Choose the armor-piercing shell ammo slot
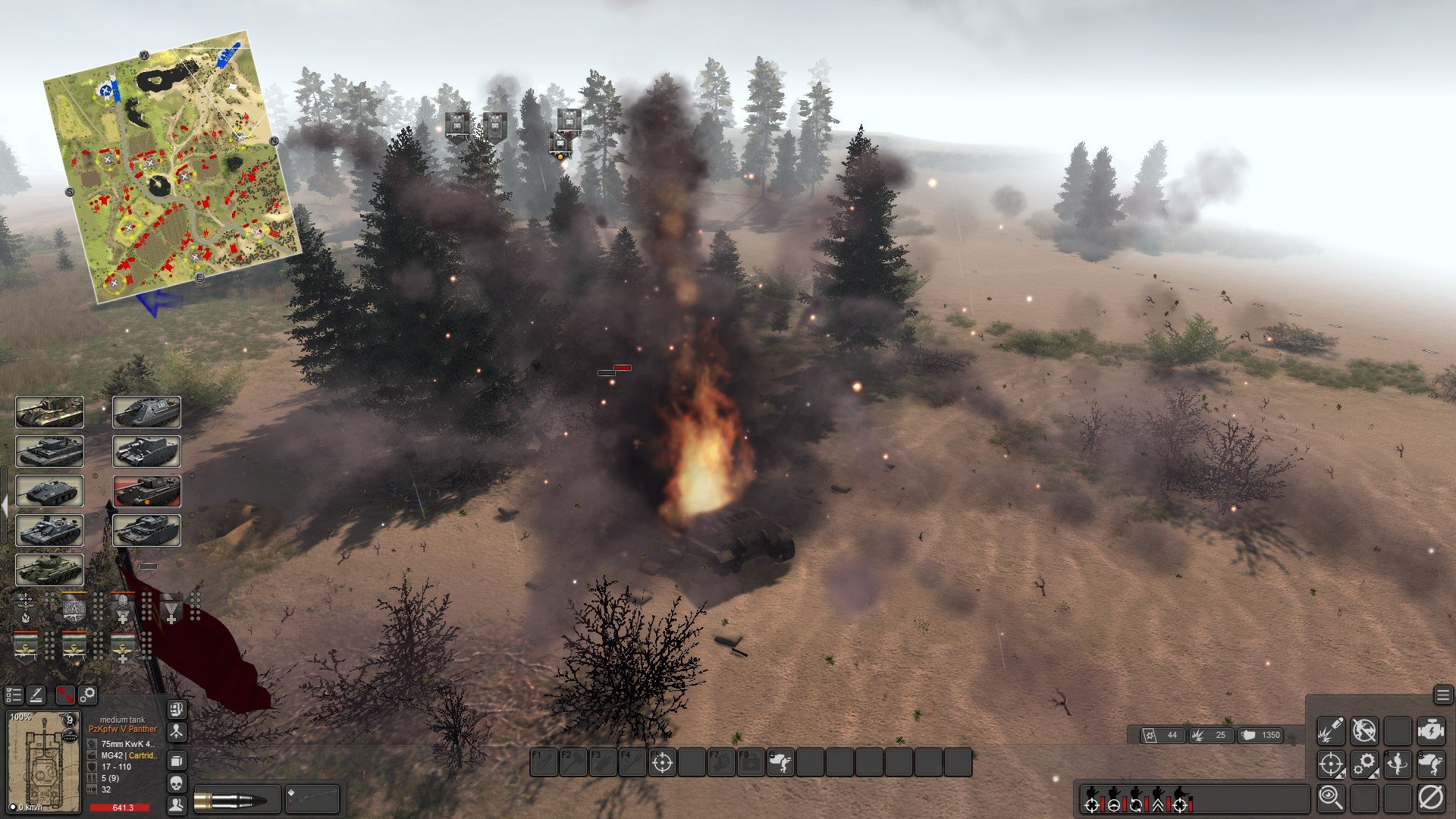The image size is (1456, 819). click(x=236, y=799)
